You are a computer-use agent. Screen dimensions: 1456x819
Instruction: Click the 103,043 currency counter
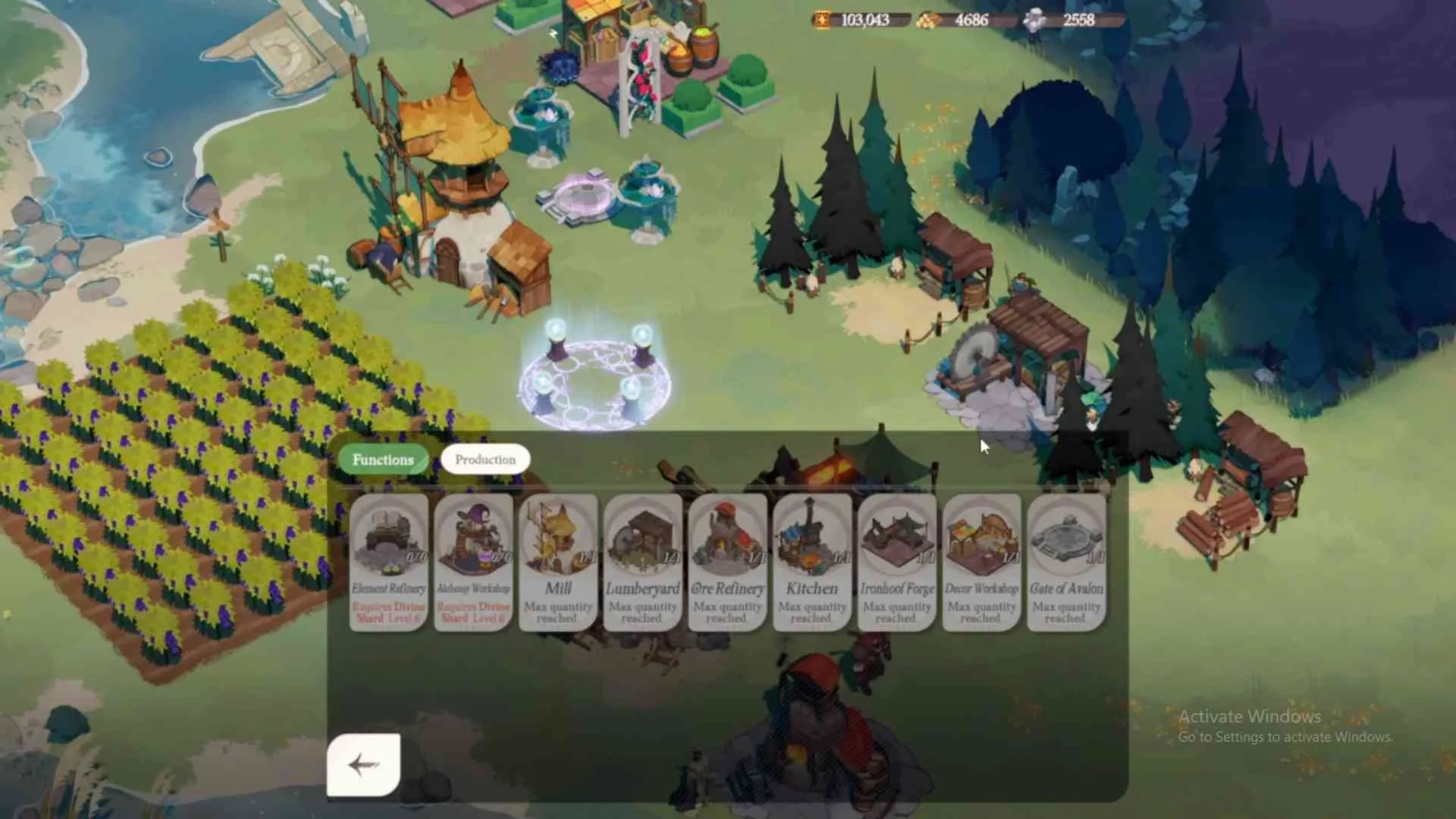click(x=864, y=20)
